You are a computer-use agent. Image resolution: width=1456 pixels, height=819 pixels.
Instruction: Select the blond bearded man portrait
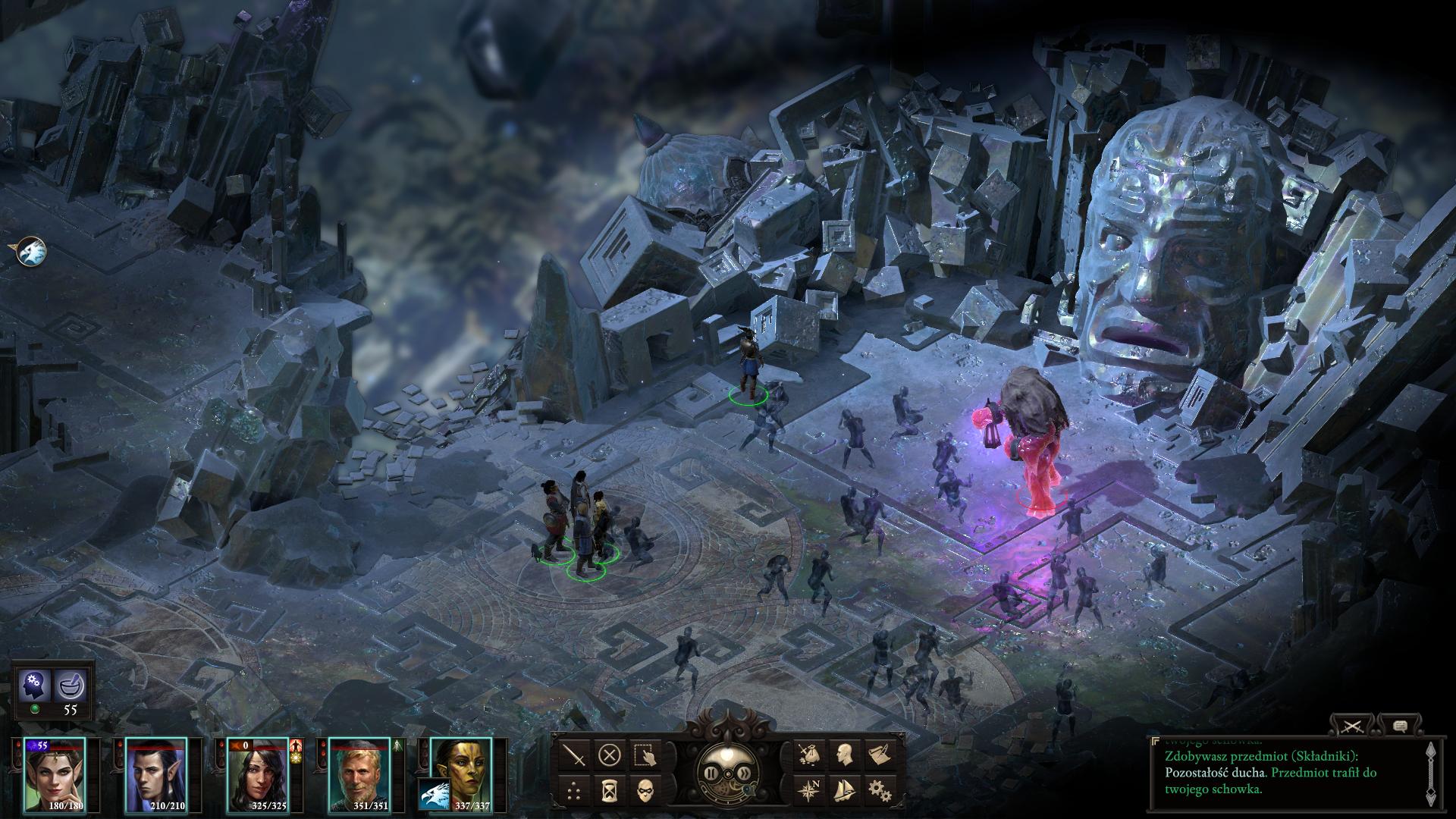359,774
